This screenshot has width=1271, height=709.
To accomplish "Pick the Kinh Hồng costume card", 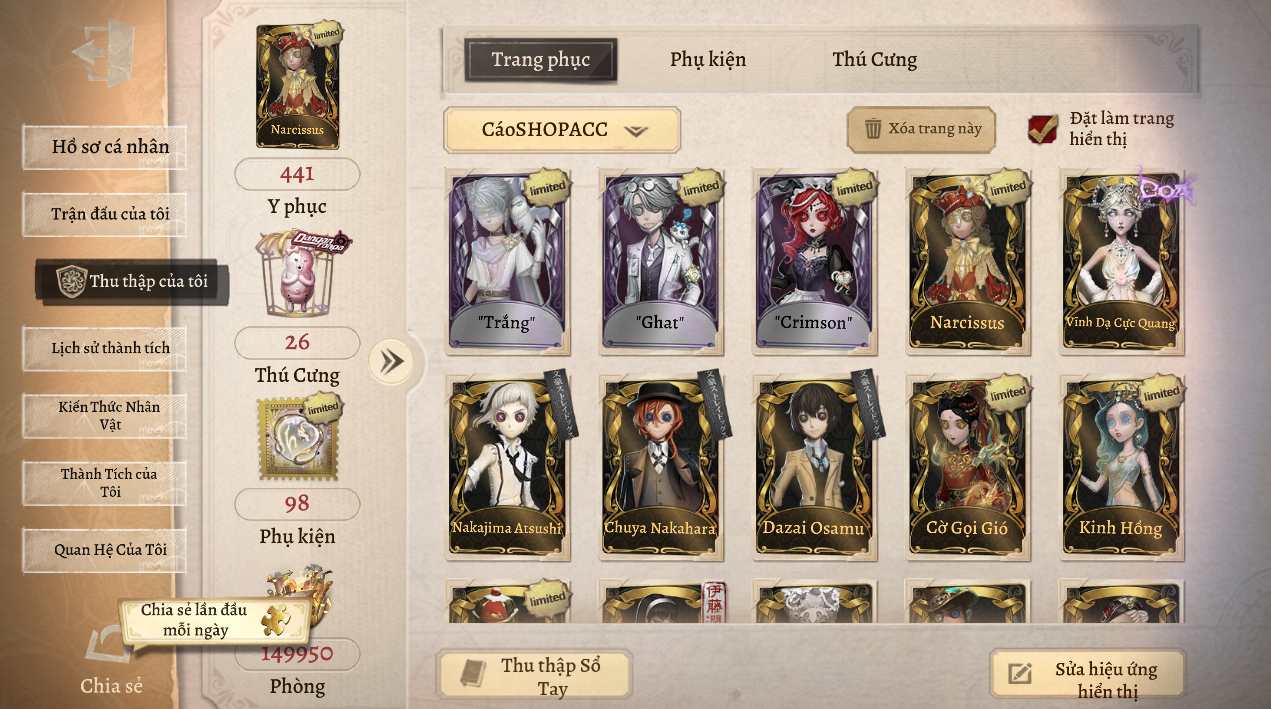I will pyautogui.click(x=1121, y=466).
